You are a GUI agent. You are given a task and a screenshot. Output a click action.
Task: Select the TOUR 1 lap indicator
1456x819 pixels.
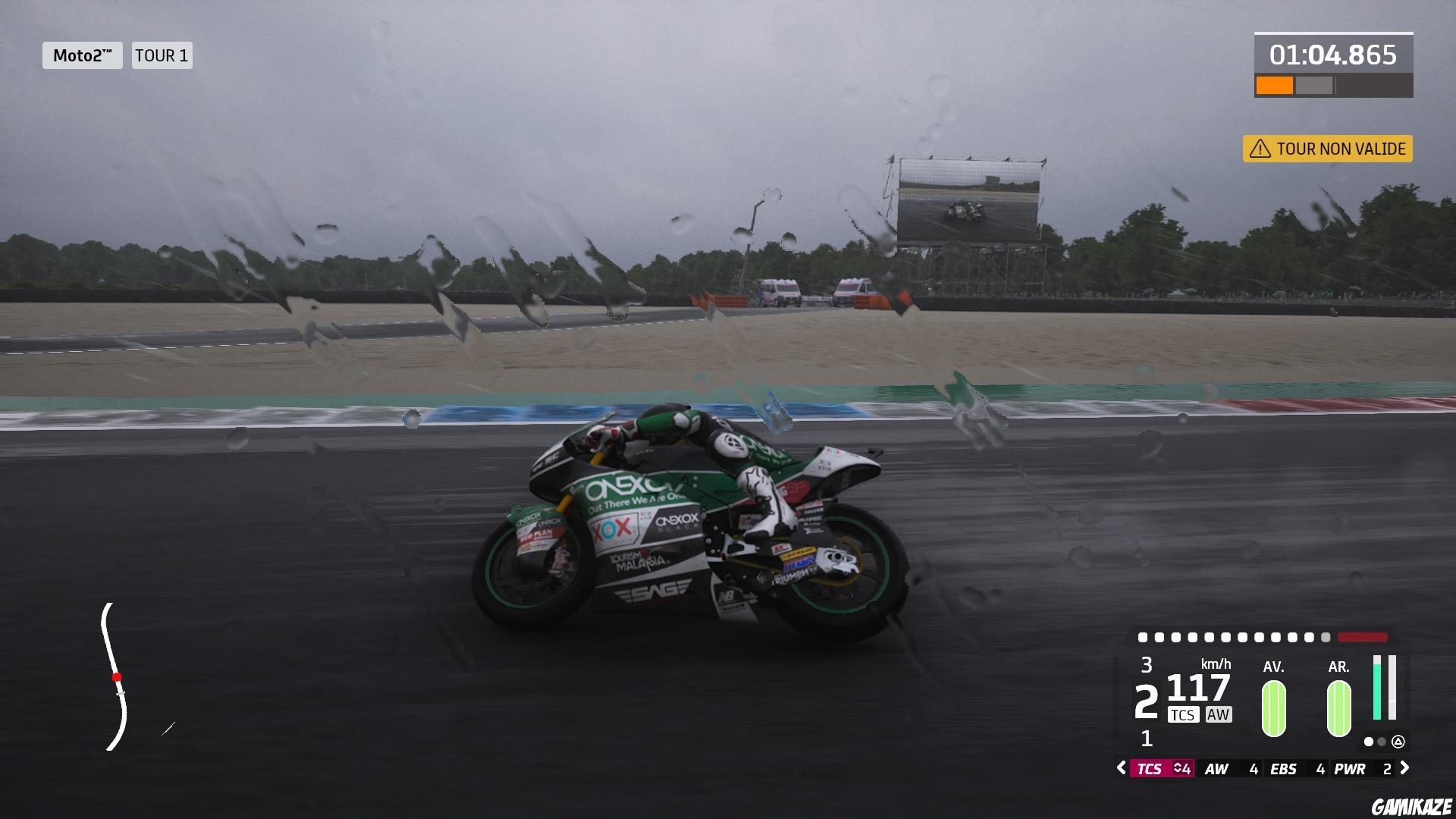[x=162, y=55]
